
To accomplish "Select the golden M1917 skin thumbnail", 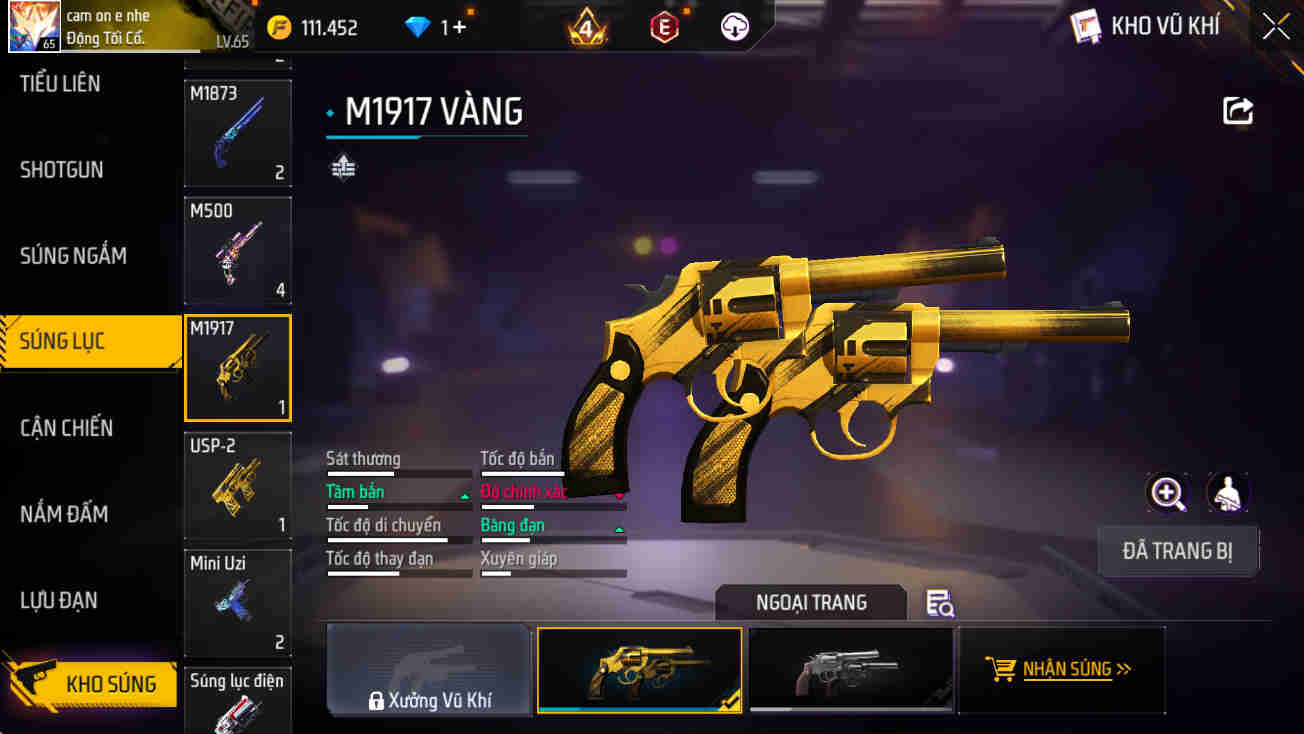I will [x=639, y=670].
